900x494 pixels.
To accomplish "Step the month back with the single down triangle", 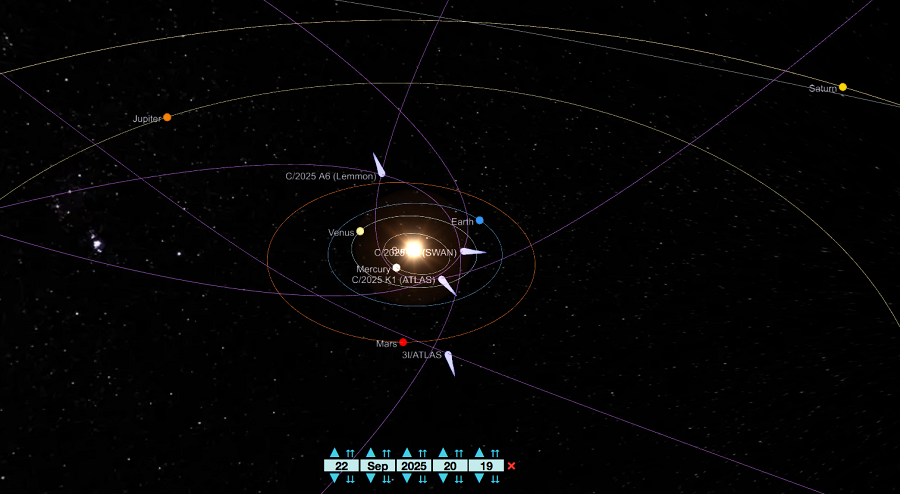I will 371,479.
